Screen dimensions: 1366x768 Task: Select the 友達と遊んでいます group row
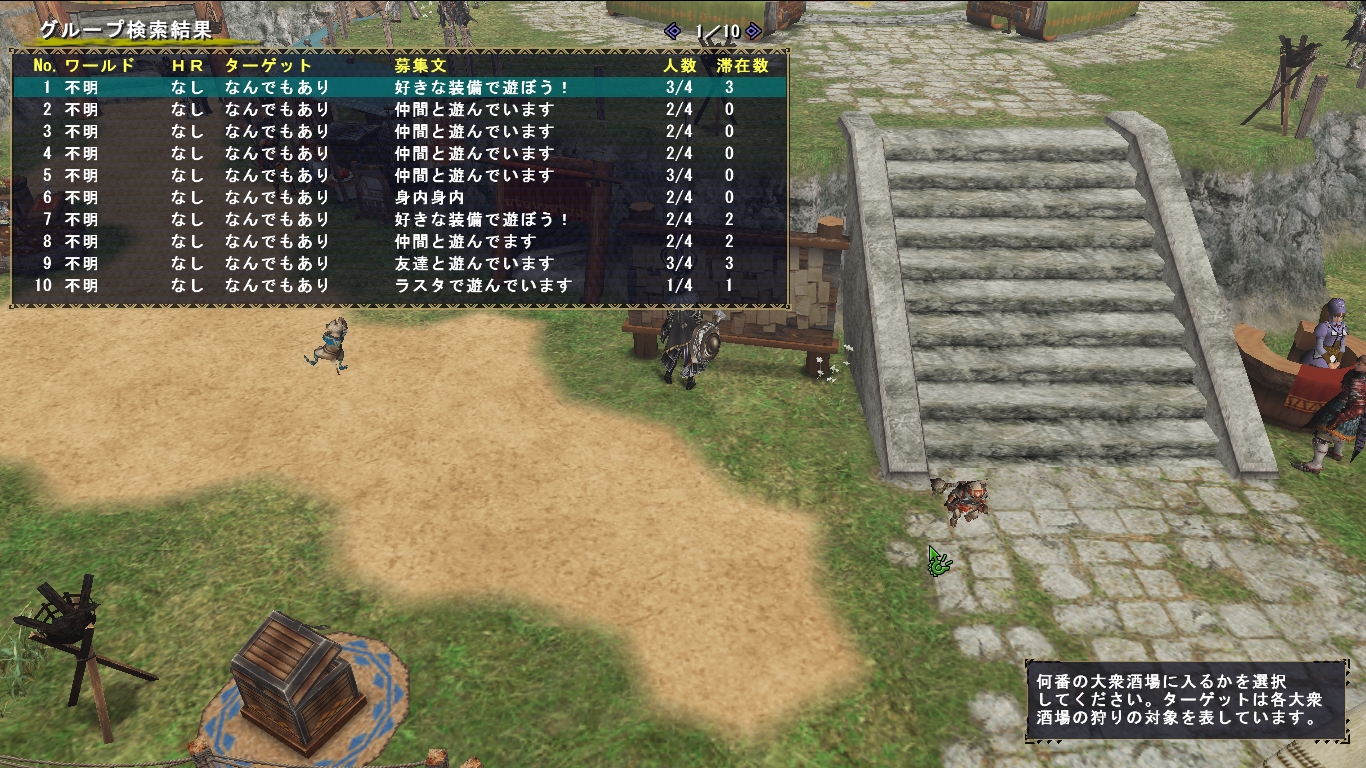point(400,263)
